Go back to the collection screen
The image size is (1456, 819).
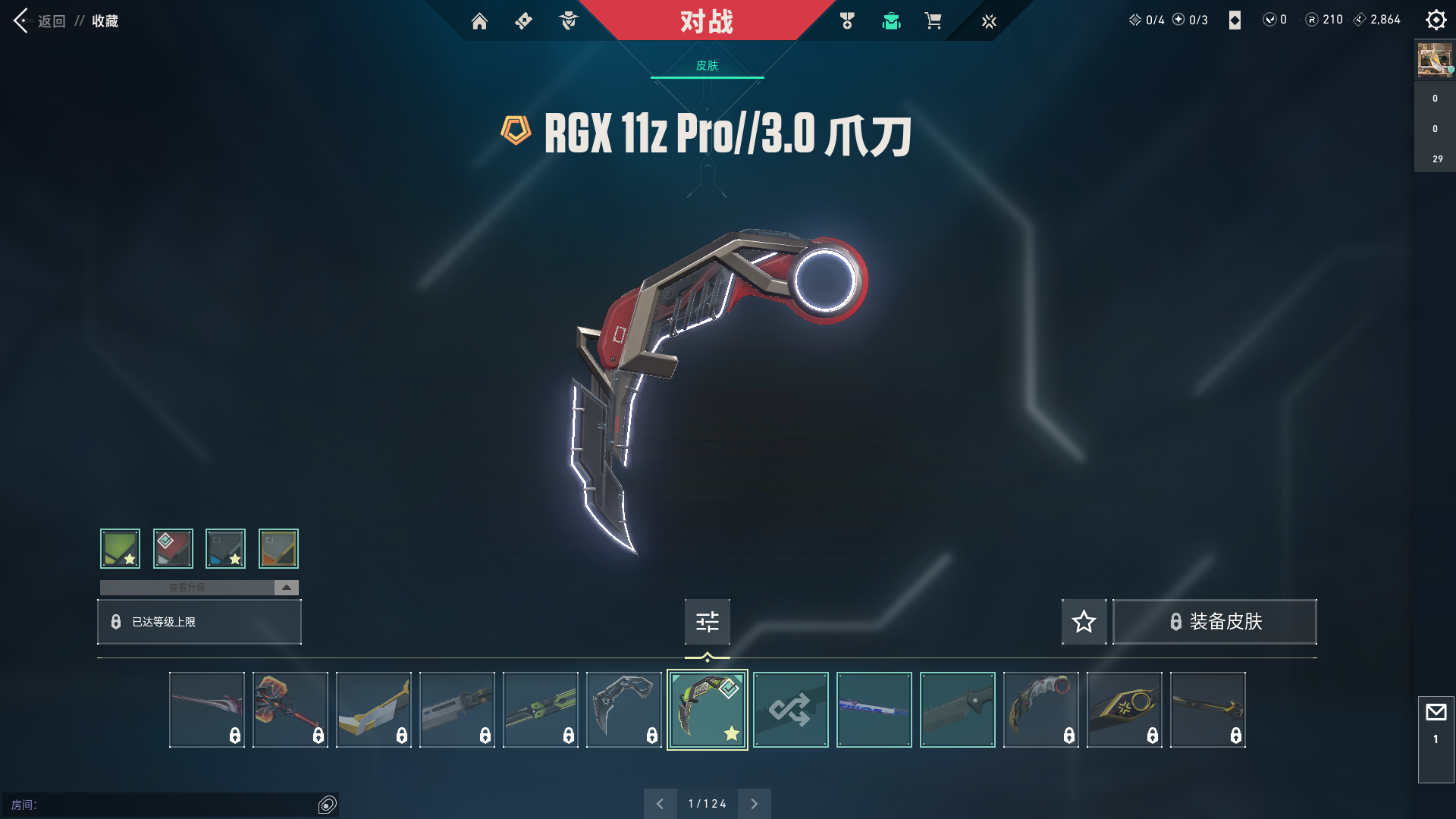click(39, 21)
